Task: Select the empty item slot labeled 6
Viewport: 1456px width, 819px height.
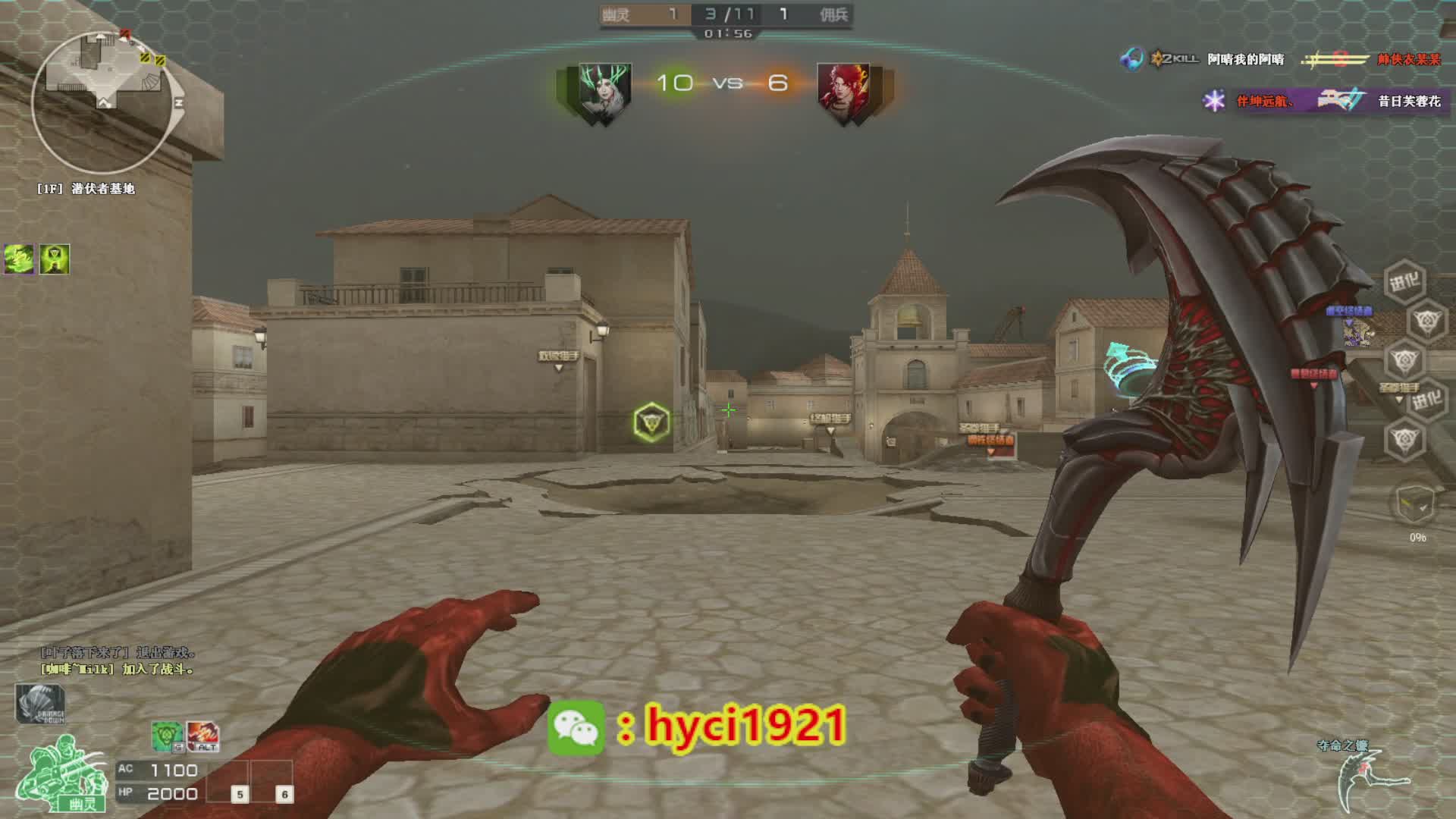Action: [273, 781]
